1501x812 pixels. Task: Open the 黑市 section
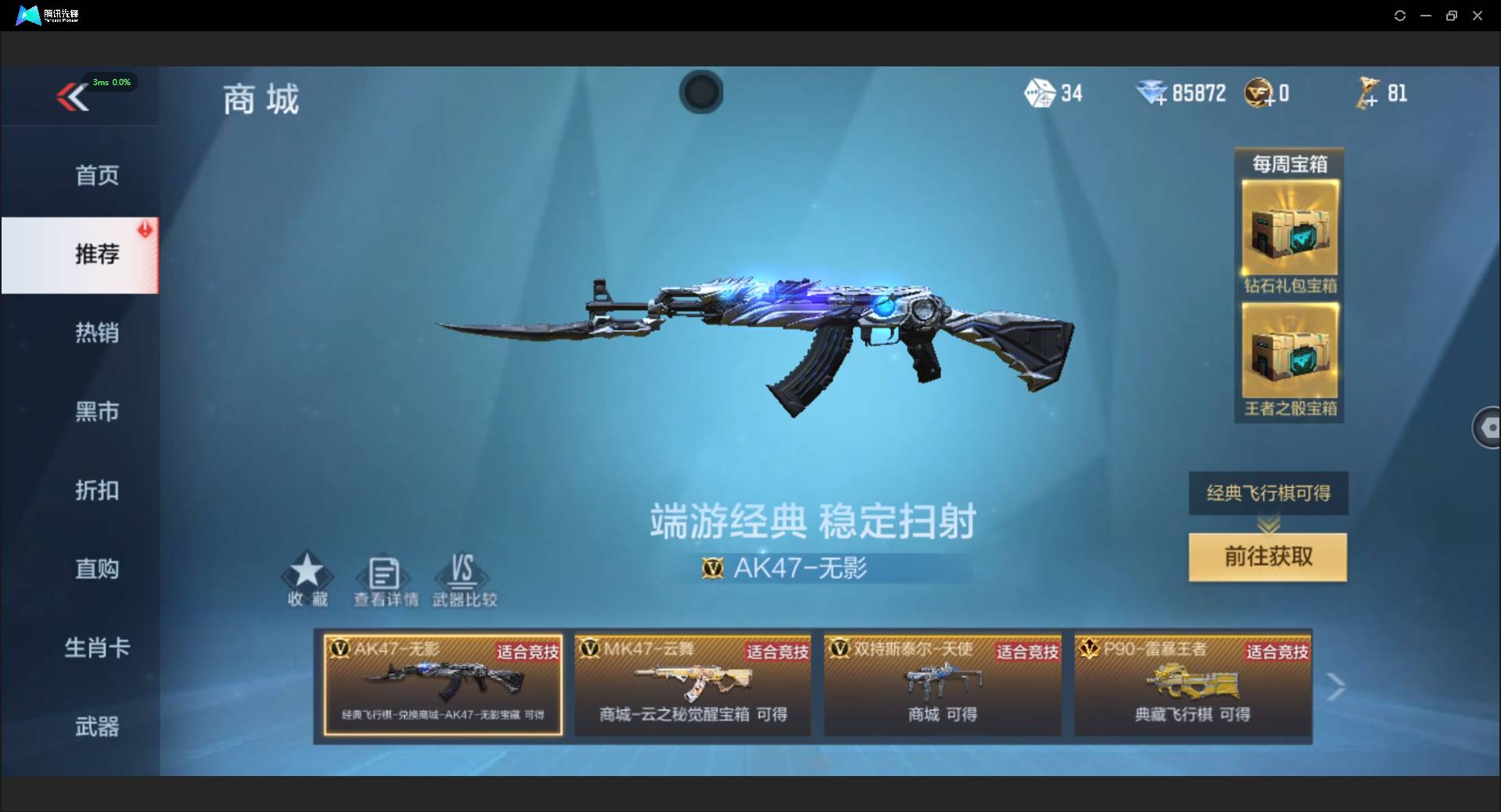click(95, 412)
